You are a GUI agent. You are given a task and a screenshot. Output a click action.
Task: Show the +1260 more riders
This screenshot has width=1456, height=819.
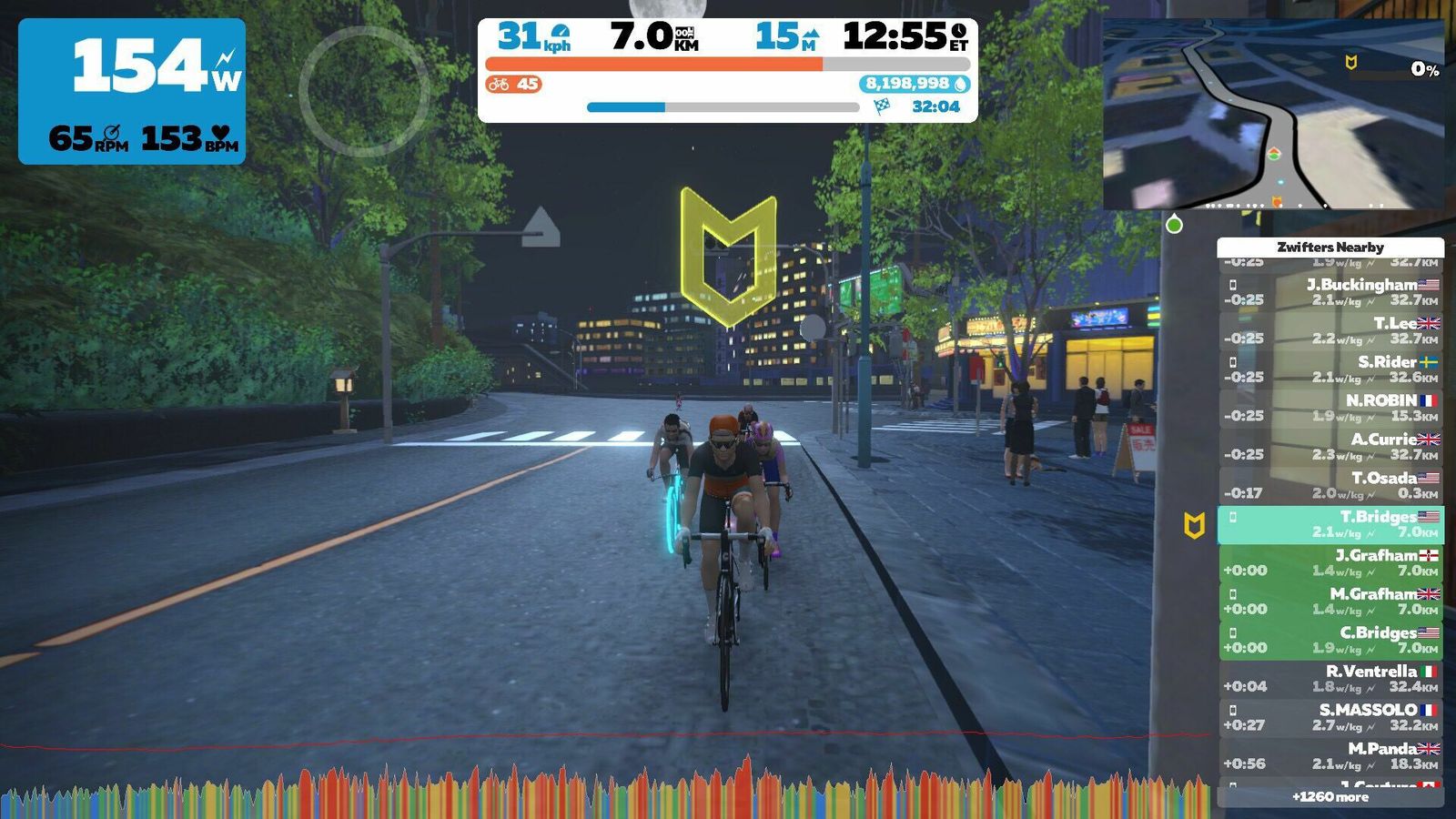coord(1330,797)
